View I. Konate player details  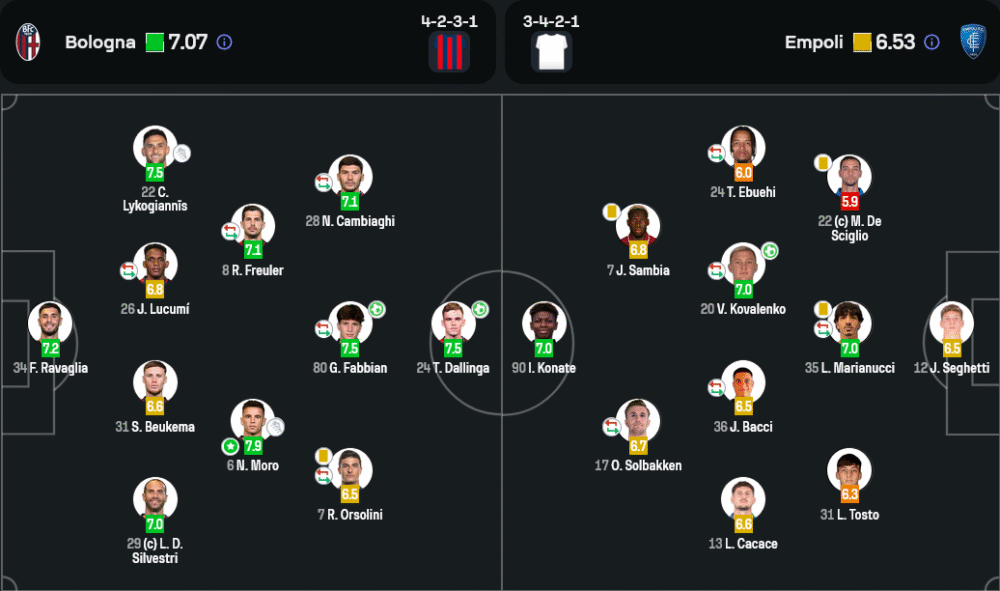click(544, 323)
